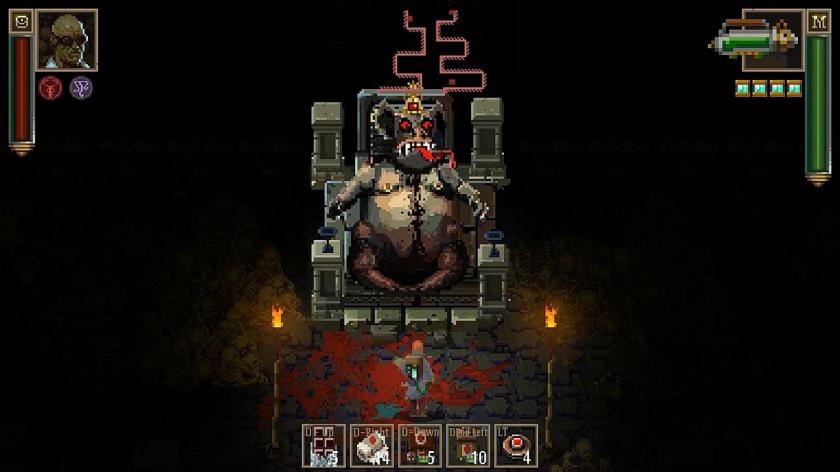Select the D-Down item slot holding 5
The image size is (840, 472).
pos(419,446)
